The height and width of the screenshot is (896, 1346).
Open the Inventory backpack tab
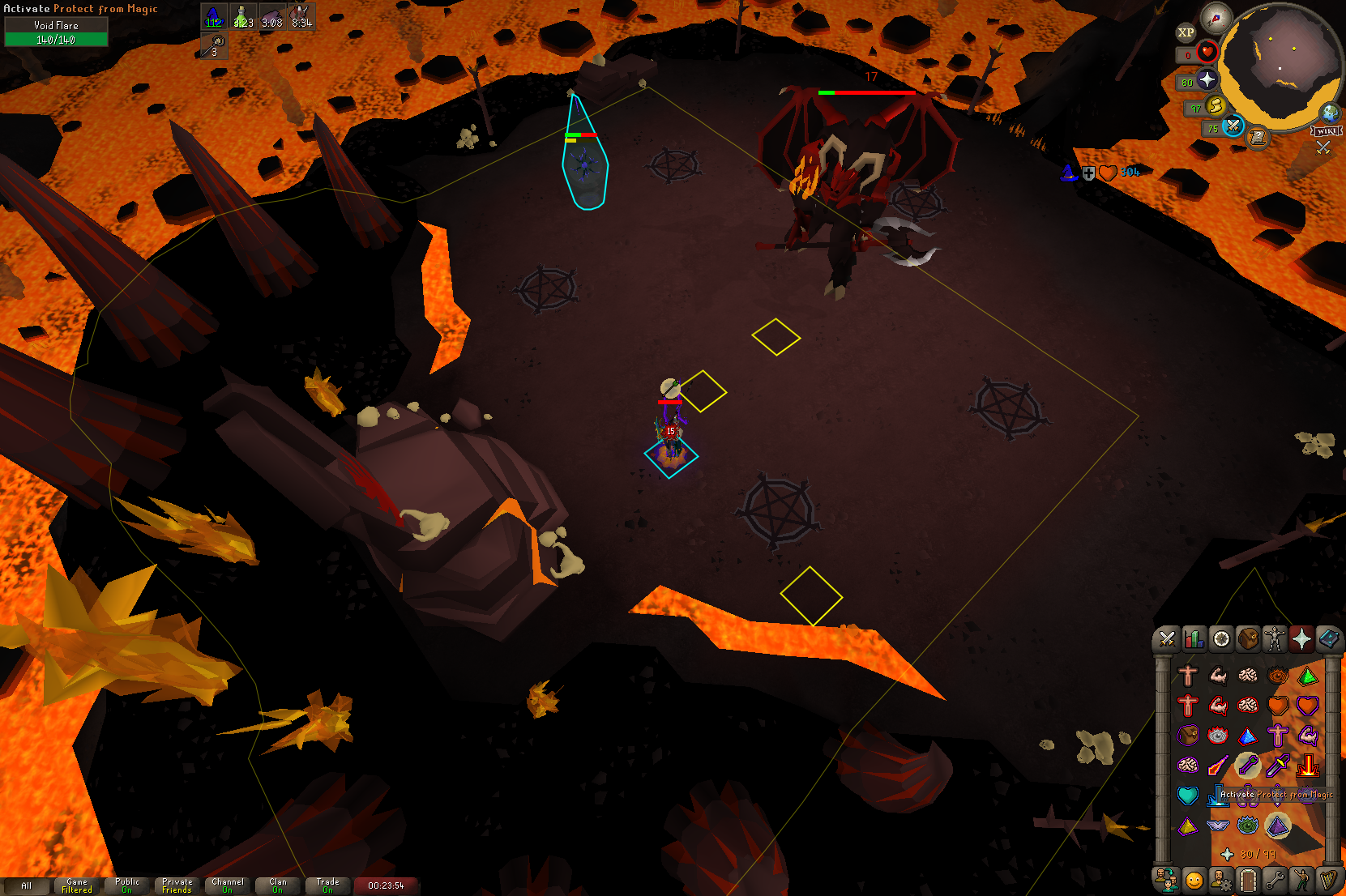(x=1248, y=639)
